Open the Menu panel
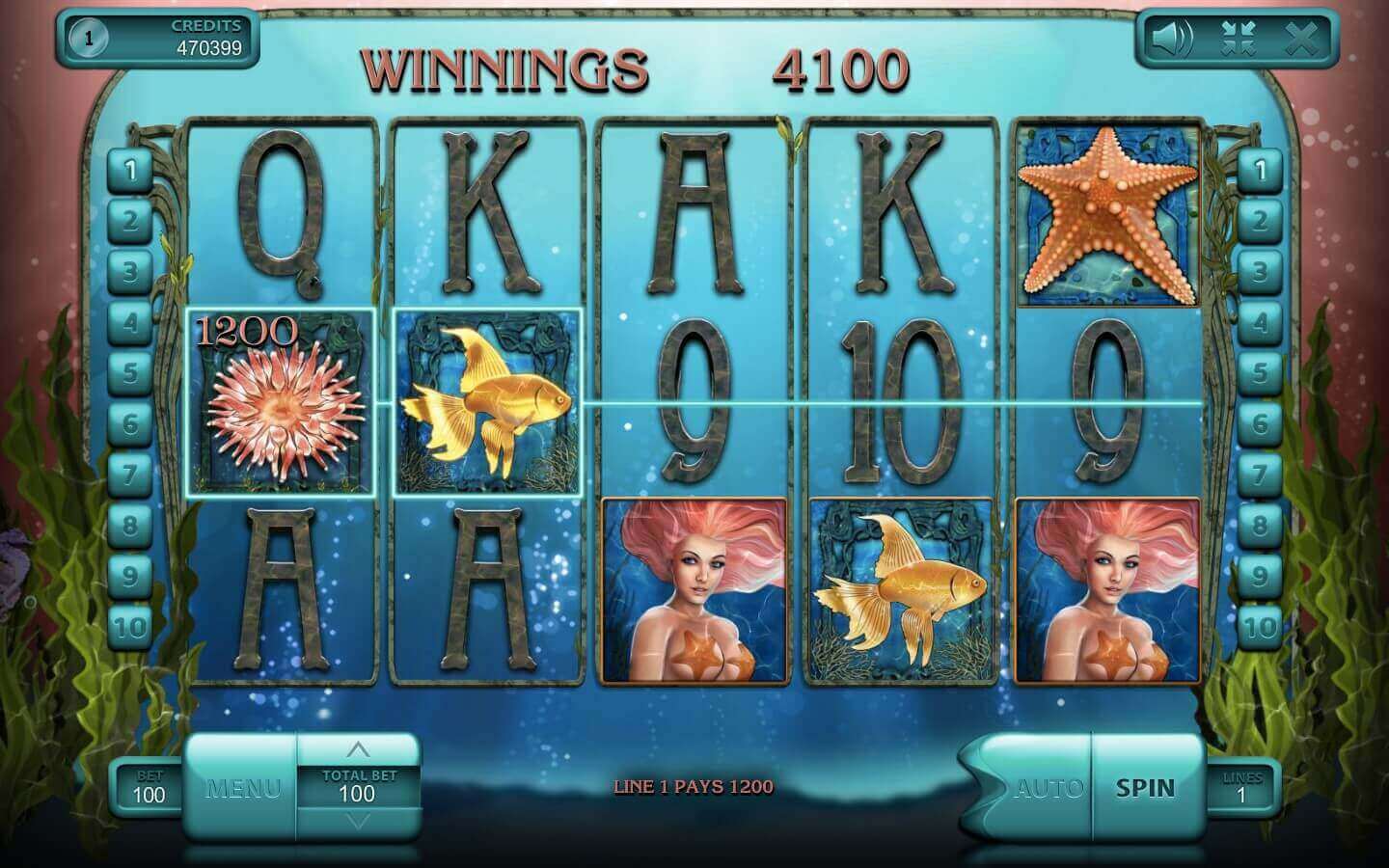The width and height of the screenshot is (1389, 868). 242,788
